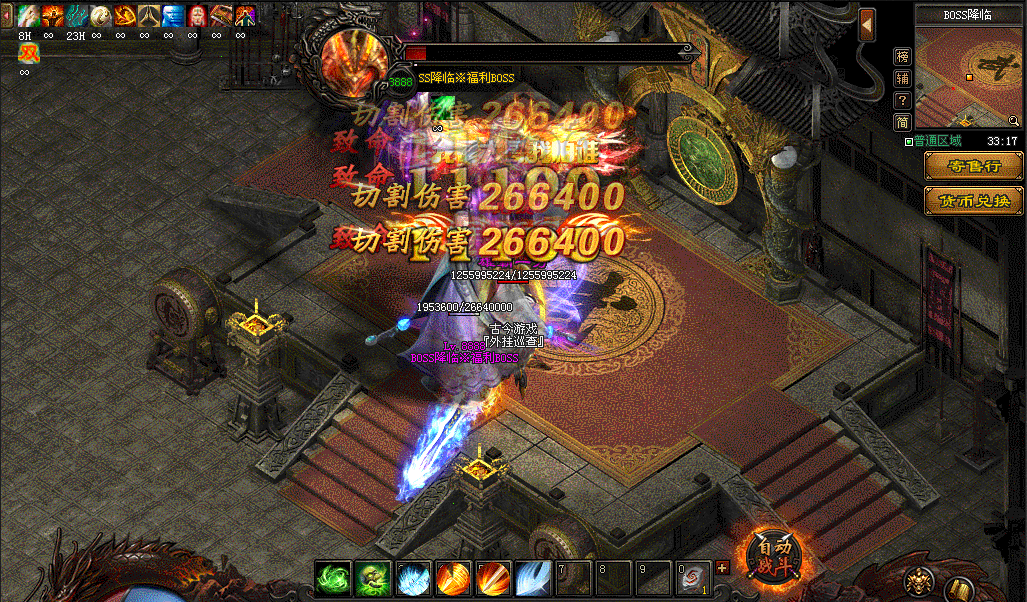
Task: Collapse the minimap side panel arrow
Action: click(x=867, y=24)
